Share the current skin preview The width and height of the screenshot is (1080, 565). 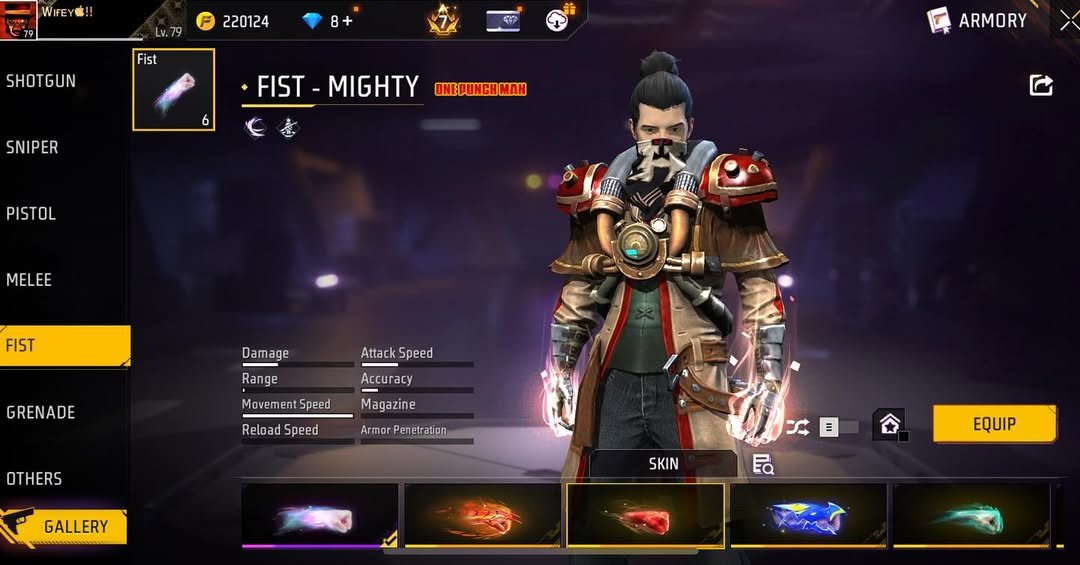click(x=1041, y=86)
